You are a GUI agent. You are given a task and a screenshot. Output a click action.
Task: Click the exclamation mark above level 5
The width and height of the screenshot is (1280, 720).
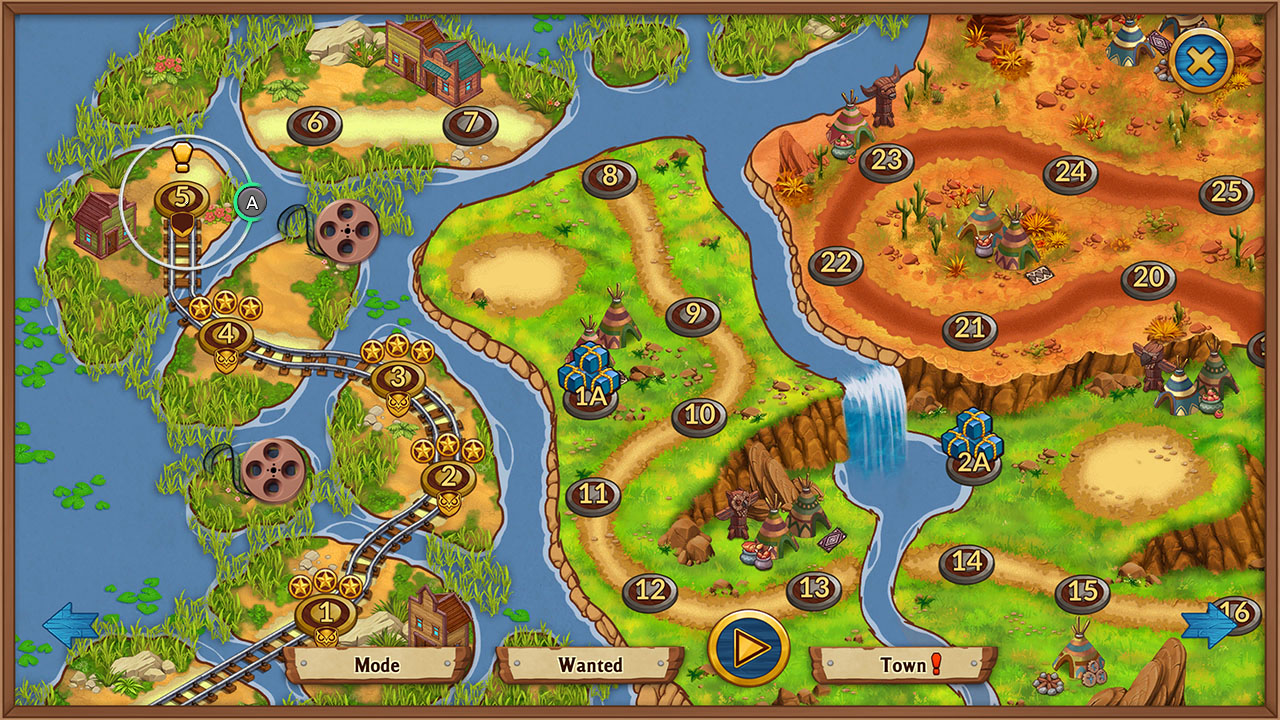pyautogui.click(x=180, y=158)
